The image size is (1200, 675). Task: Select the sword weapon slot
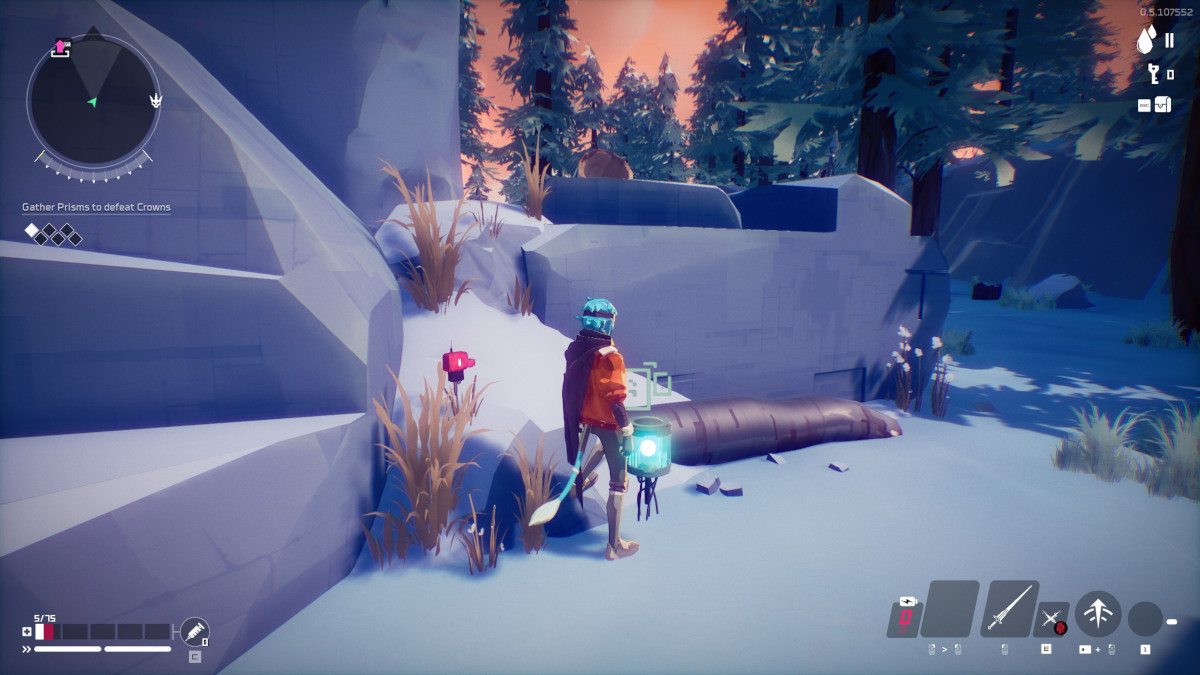(1009, 608)
